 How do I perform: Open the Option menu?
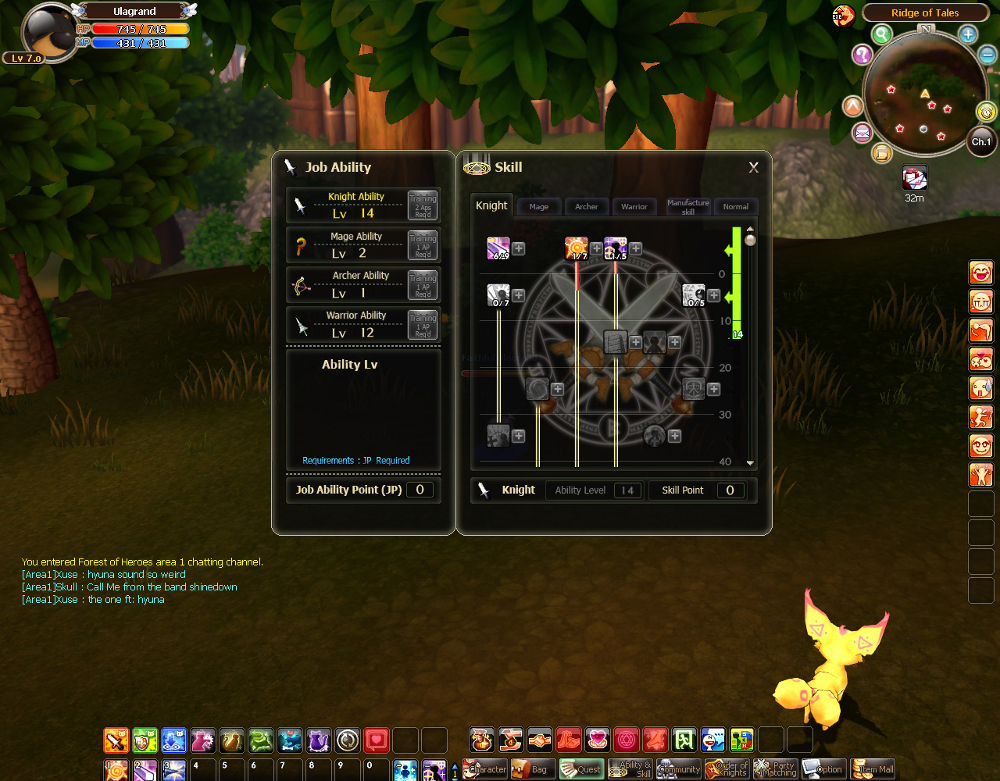tap(824, 769)
